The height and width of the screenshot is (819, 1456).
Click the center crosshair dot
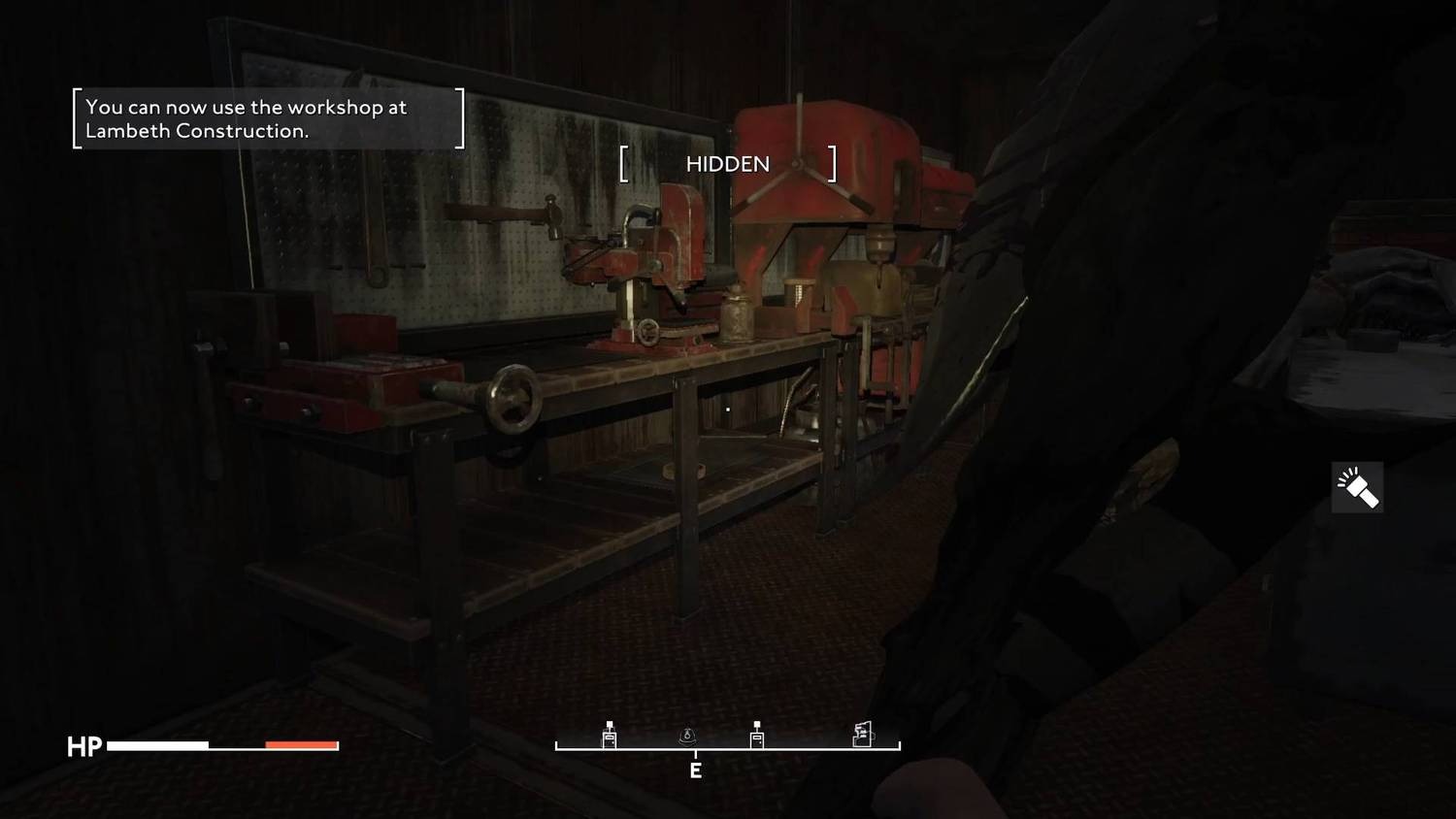728,409
